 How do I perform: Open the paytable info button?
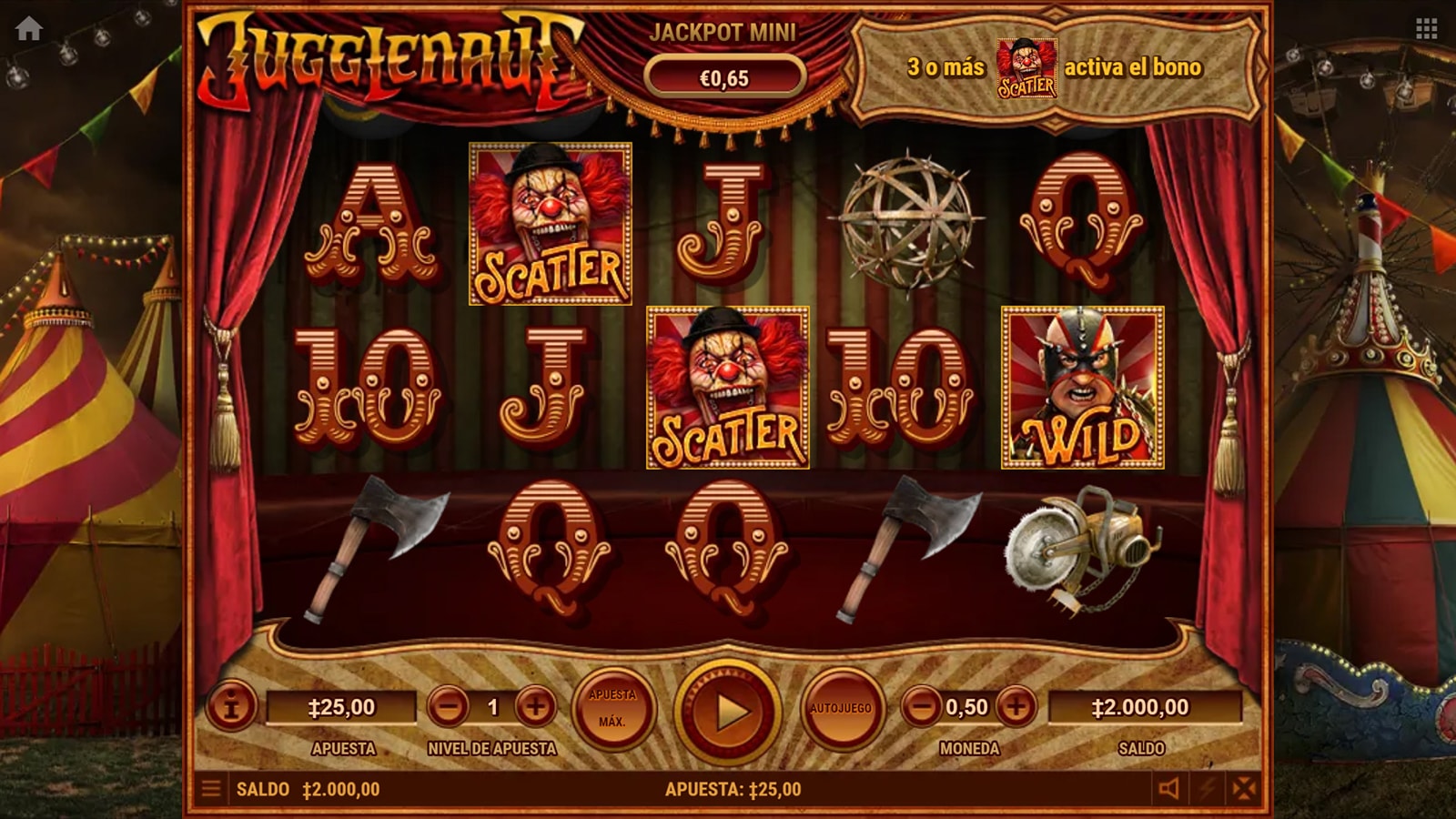[230, 706]
